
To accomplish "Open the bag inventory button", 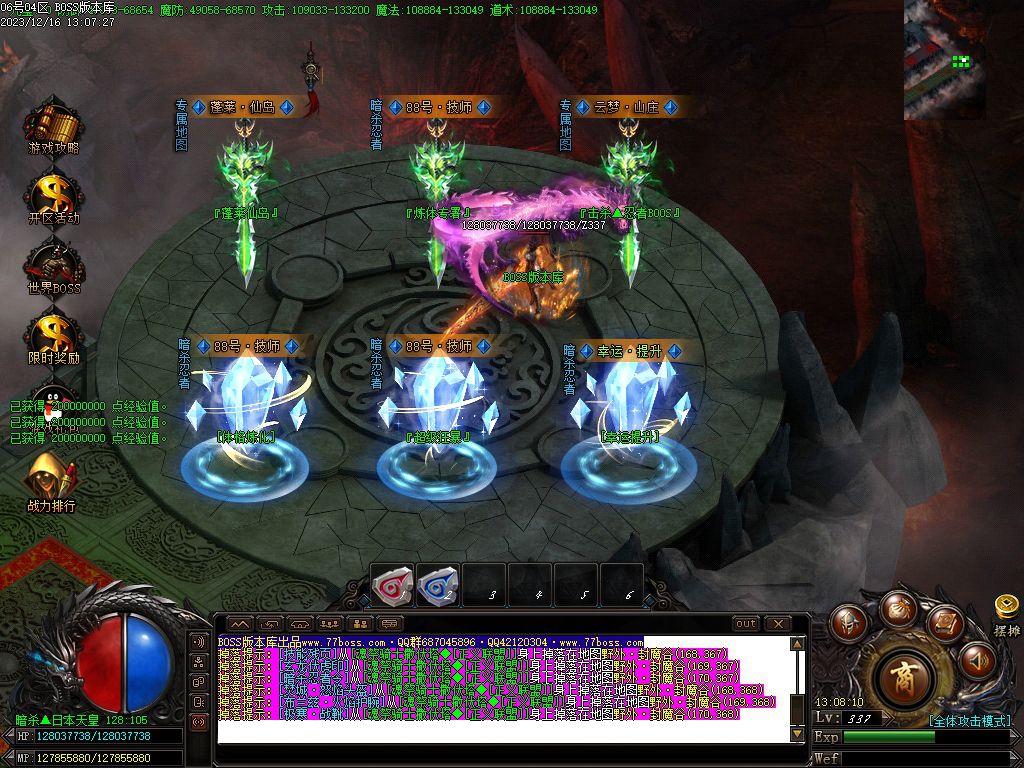I will 896,608.
